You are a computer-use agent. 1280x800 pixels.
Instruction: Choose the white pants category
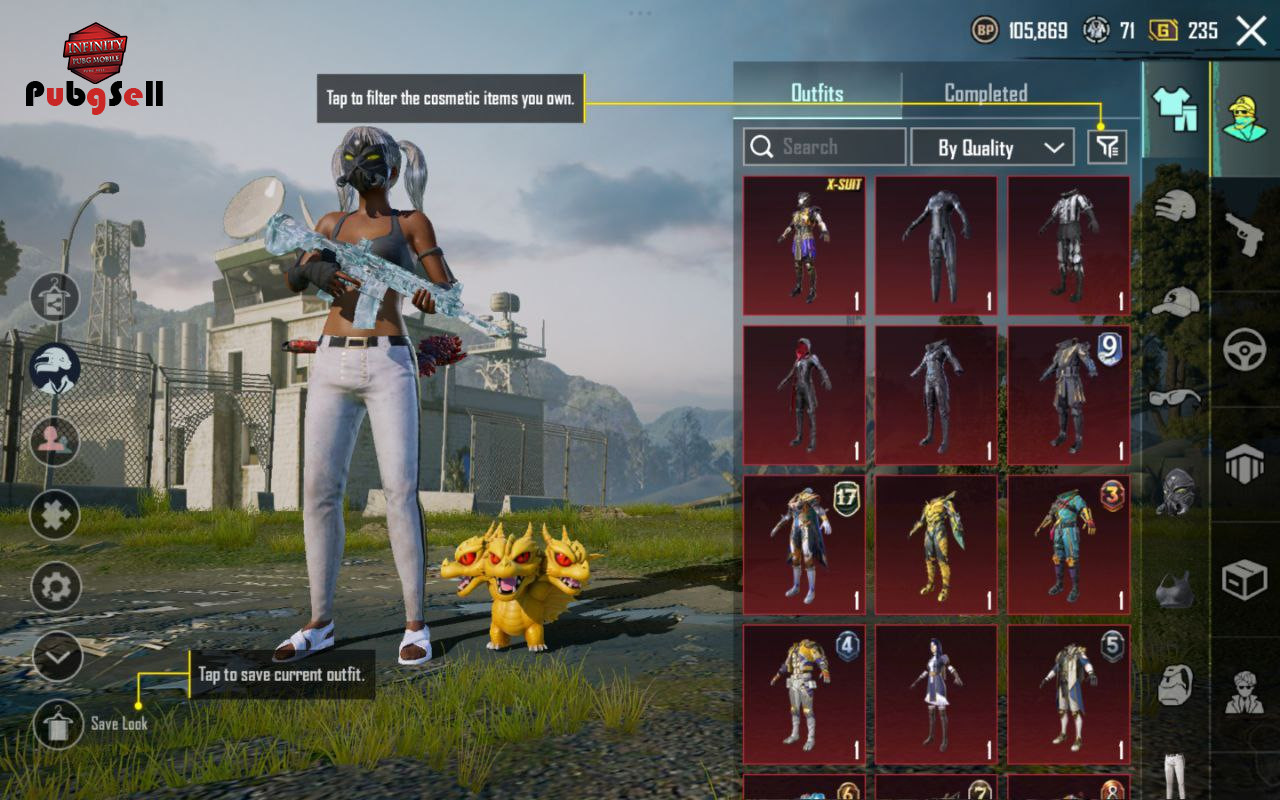pos(1176,775)
